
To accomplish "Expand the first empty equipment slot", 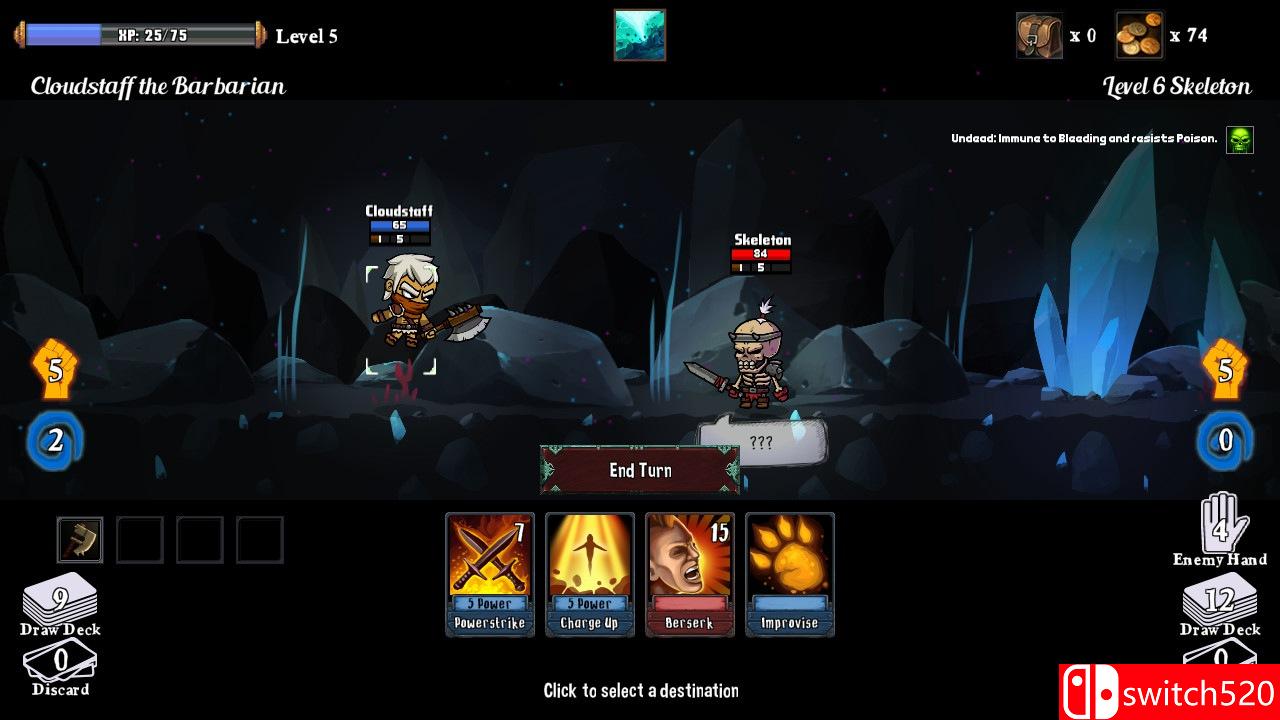I will [x=141, y=540].
